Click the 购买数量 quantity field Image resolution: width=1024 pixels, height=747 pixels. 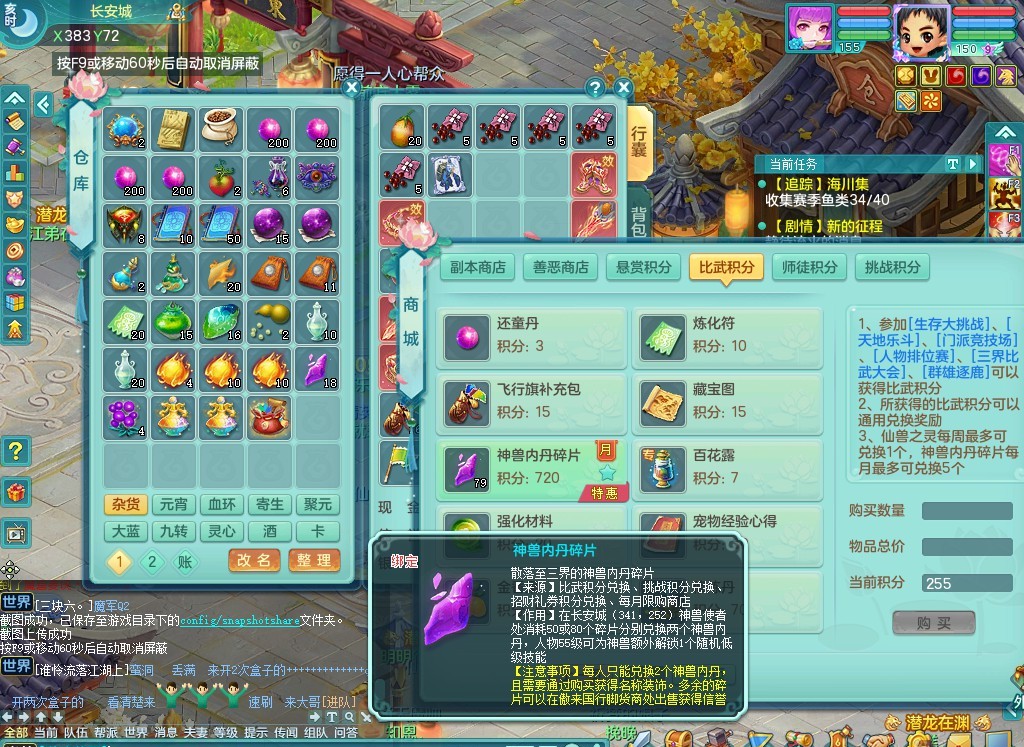(x=966, y=511)
